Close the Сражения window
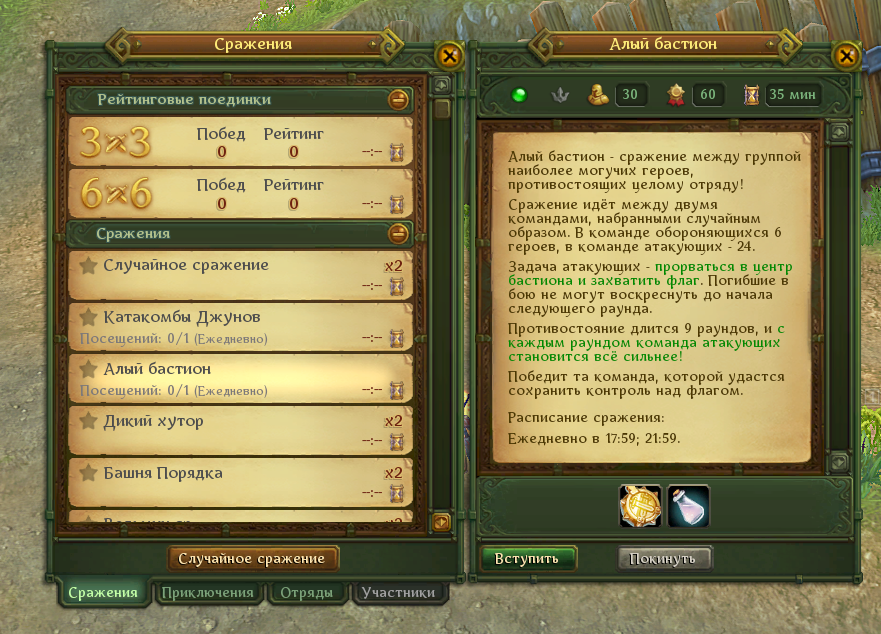Image resolution: width=881 pixels, height=634 pixels. 449,56
